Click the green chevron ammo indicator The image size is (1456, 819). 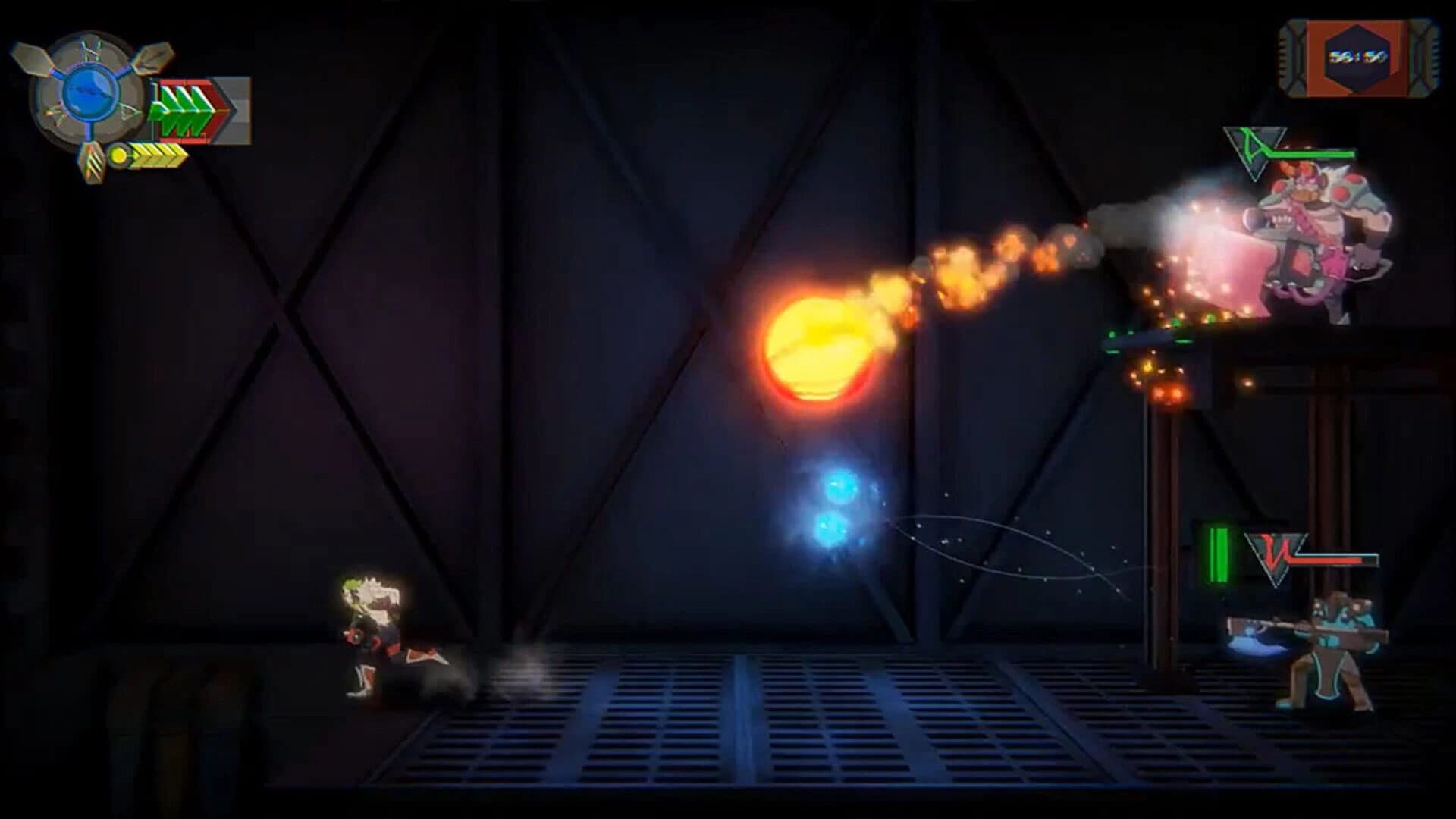coord(182,112)
